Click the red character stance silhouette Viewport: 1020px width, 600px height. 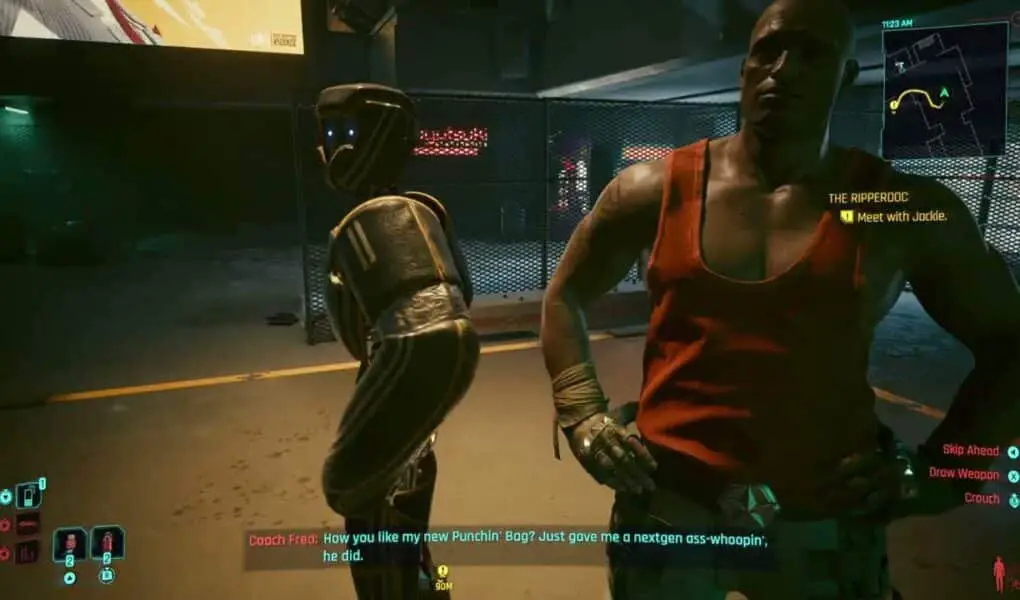coord(998,574)
